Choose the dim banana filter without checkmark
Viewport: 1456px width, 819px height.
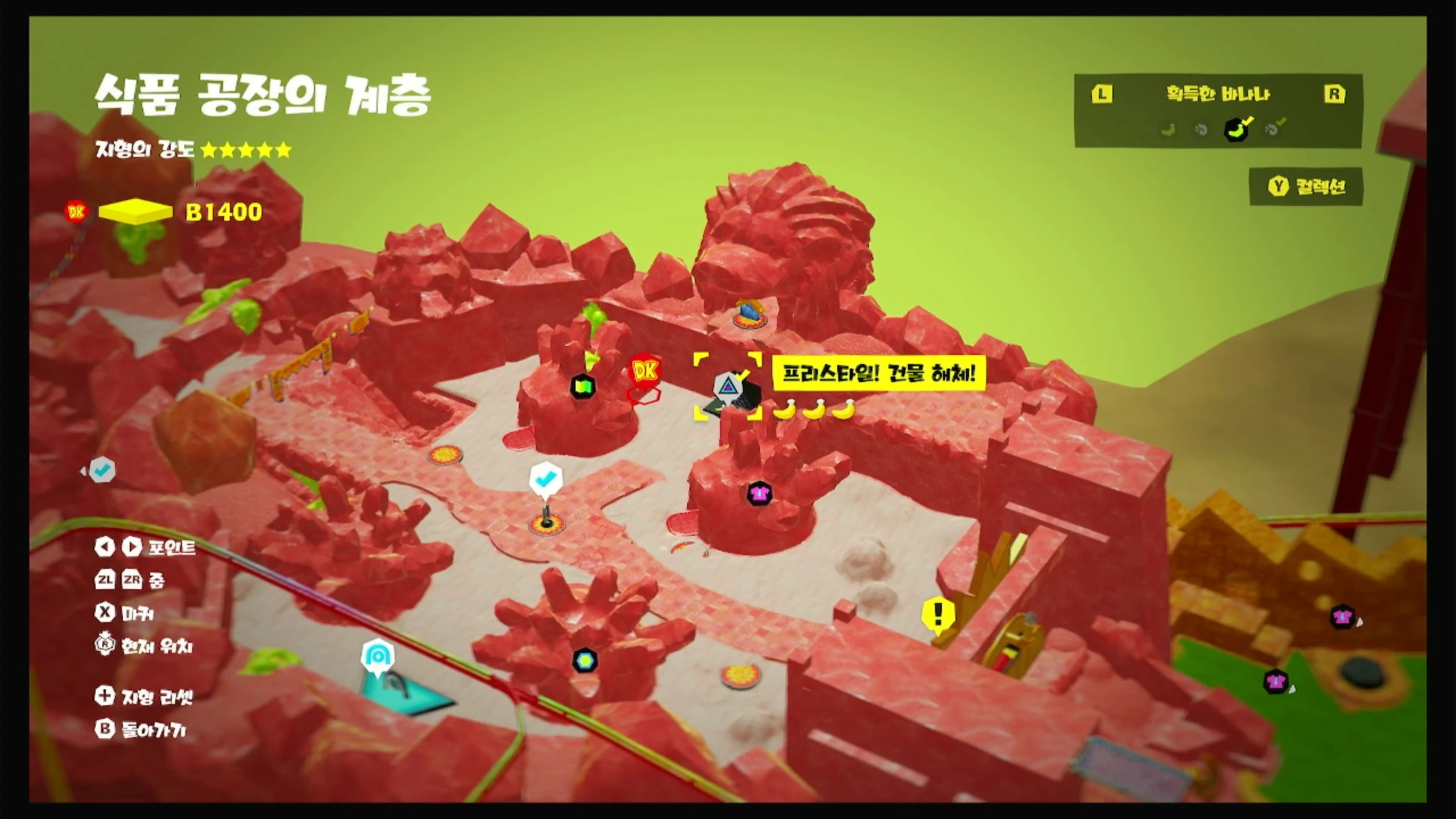click(1168, 130)
